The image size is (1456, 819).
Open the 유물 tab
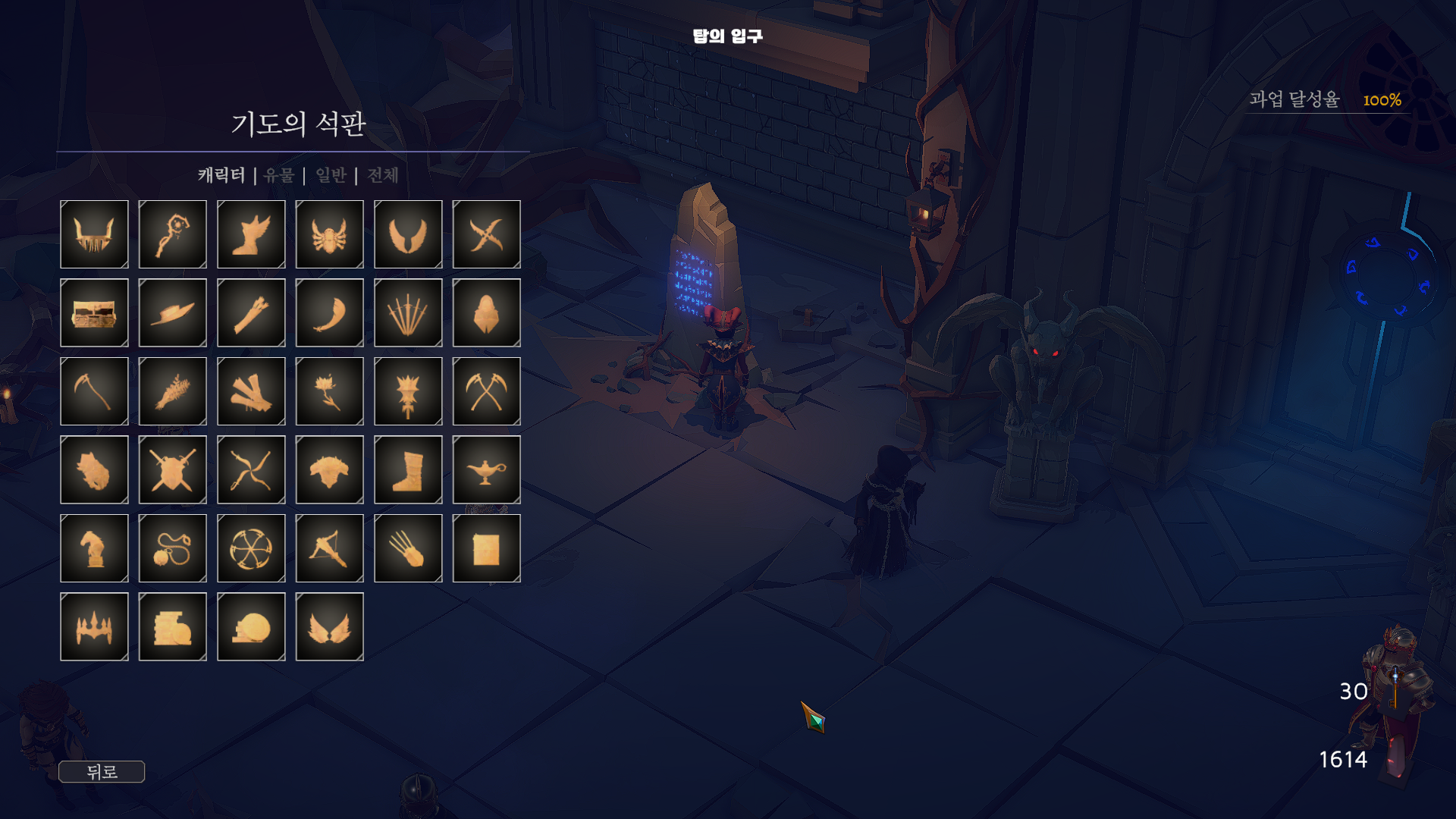click(279, 175)
